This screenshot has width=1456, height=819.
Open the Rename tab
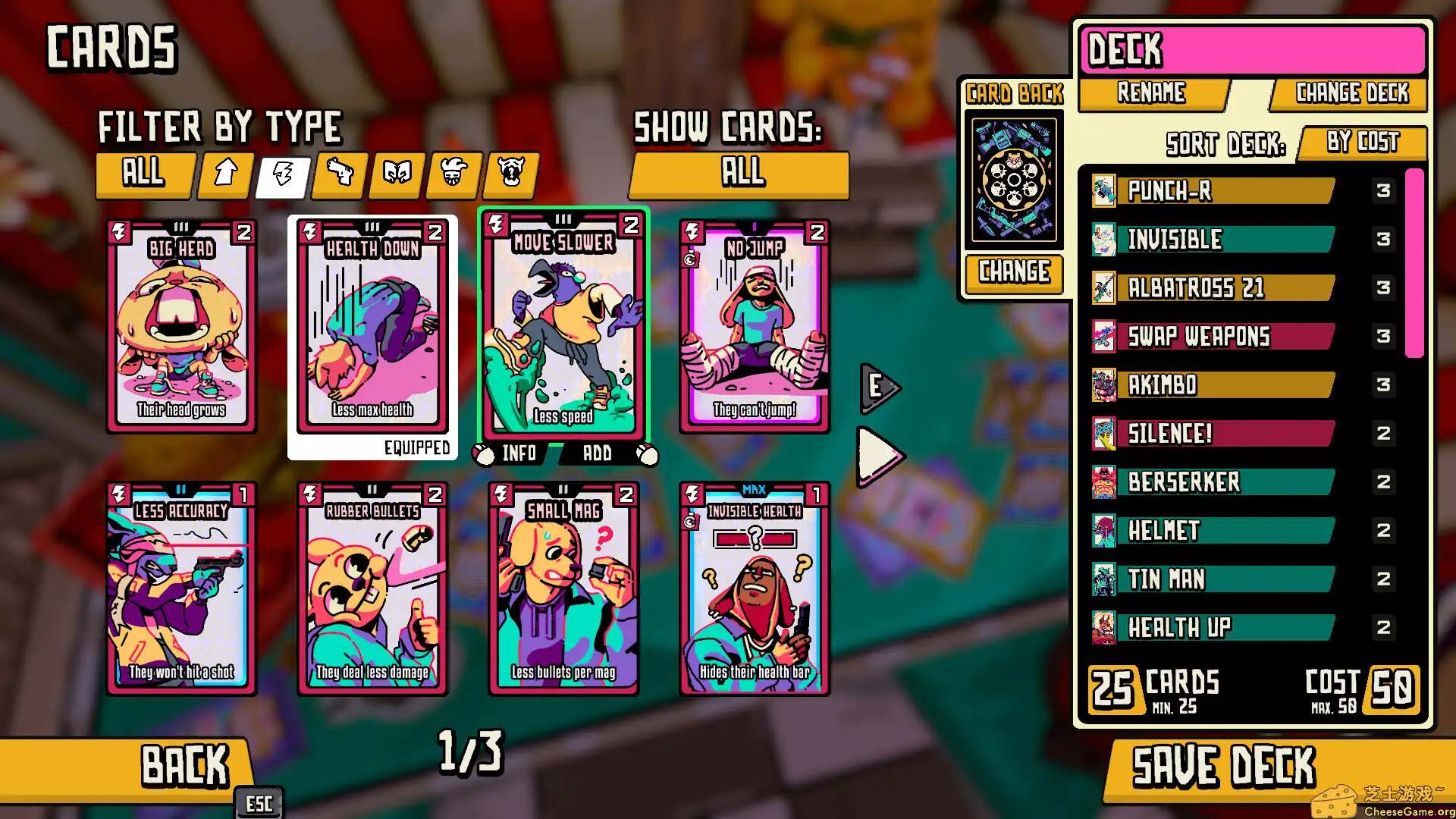(x=1150, y=93)
